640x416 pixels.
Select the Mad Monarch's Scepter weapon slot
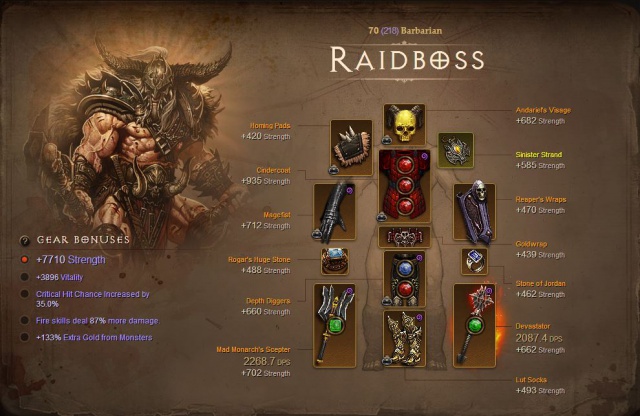pos(335,324)
